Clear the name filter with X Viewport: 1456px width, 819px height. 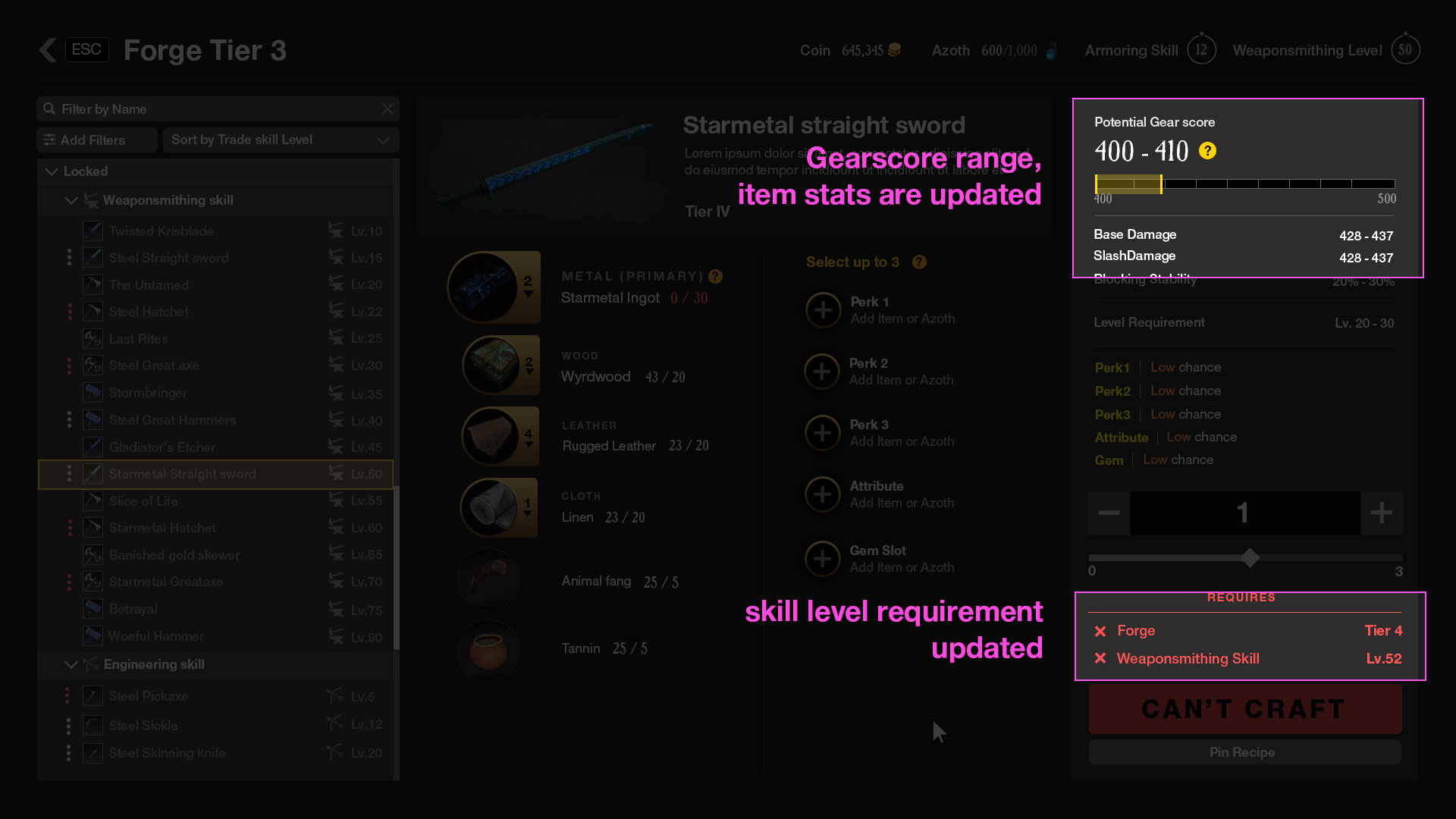(388, 109)
